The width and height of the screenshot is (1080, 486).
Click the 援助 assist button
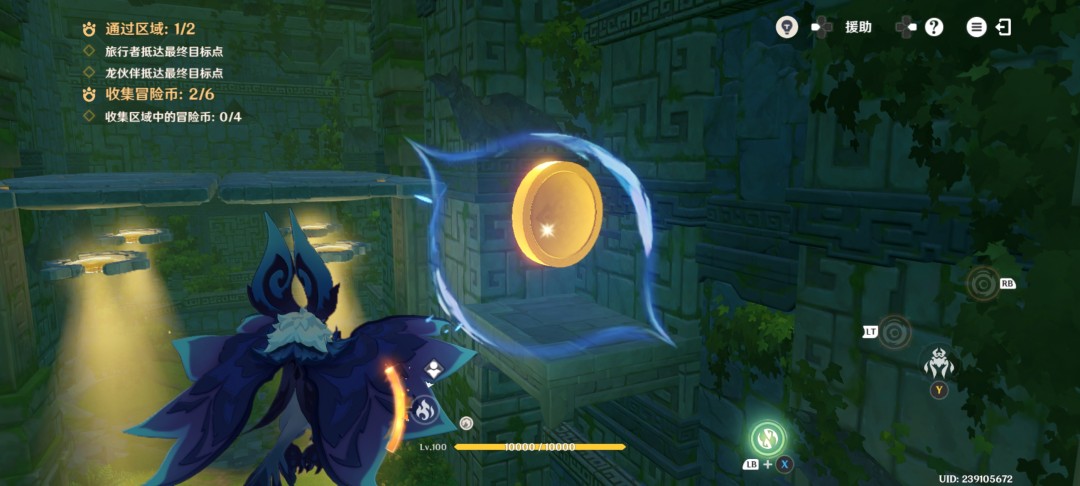pos(857,27)
